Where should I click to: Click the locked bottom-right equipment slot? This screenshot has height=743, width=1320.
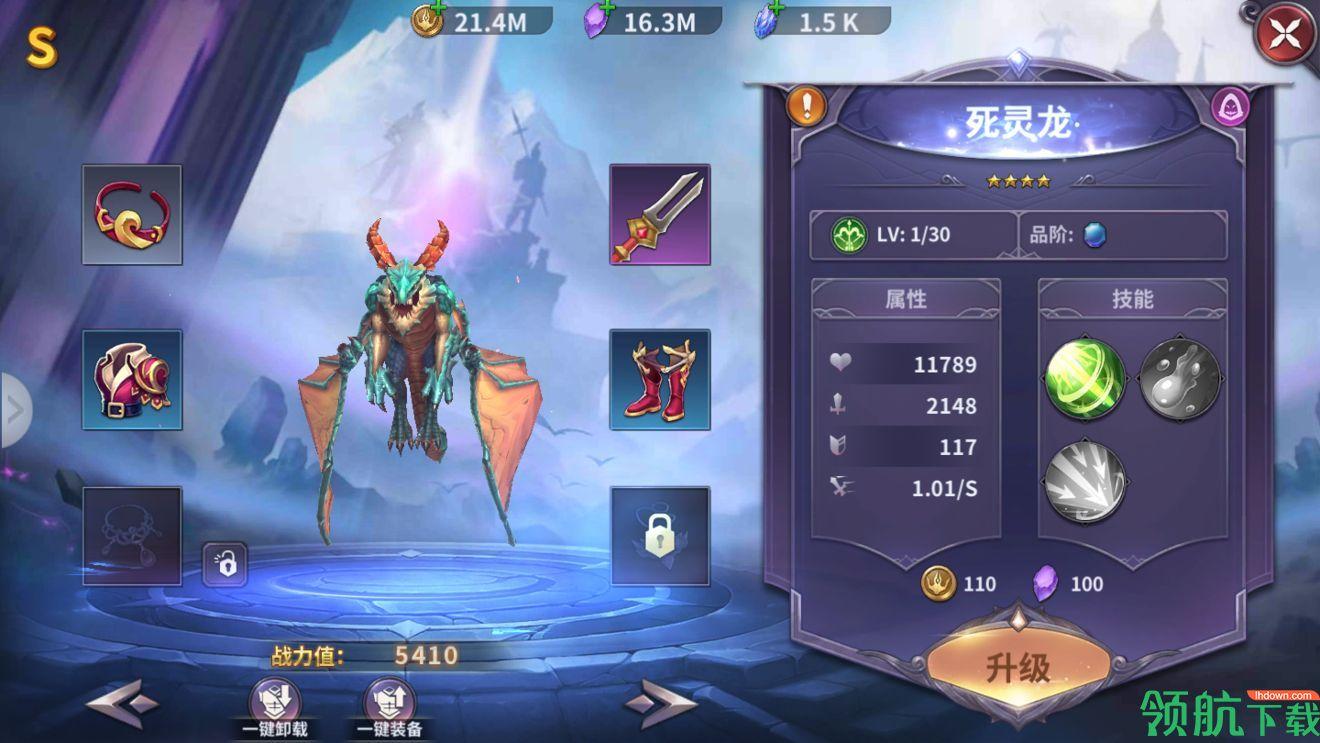pyautogui.click(x=658, y=538)
